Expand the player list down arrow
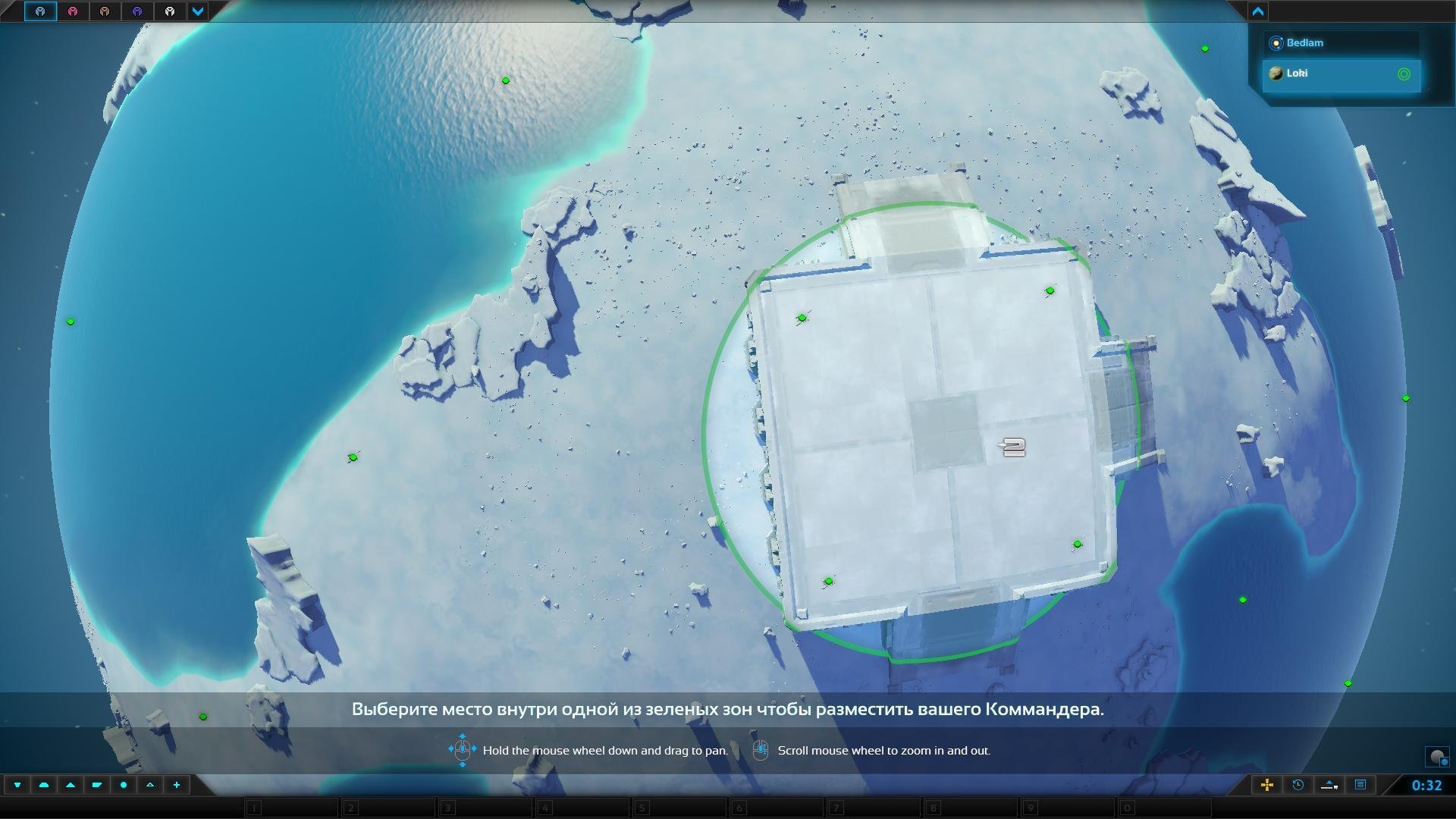 click(x=198, y=11)
